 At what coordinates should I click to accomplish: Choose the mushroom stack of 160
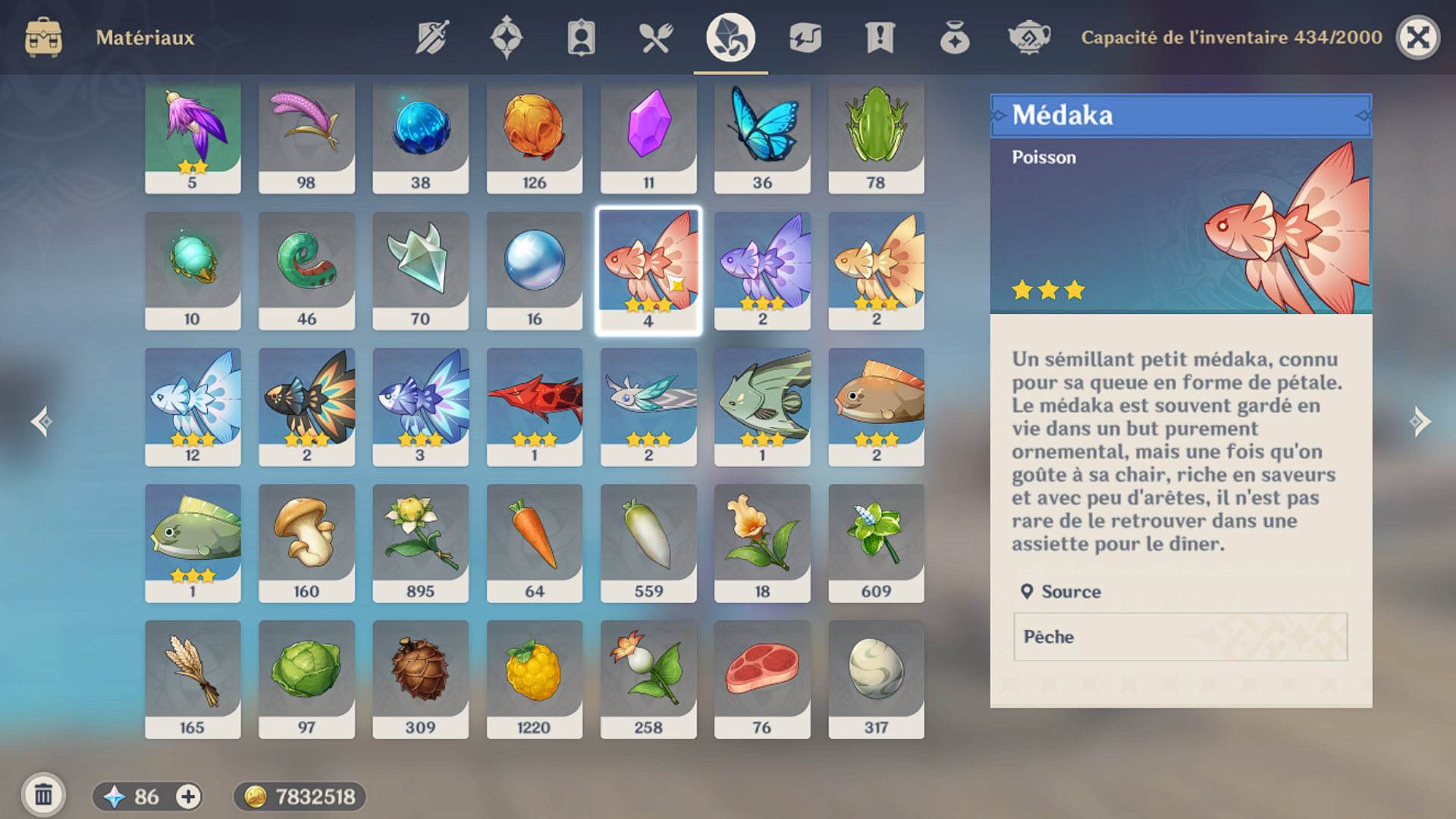(x=306, y=543)
